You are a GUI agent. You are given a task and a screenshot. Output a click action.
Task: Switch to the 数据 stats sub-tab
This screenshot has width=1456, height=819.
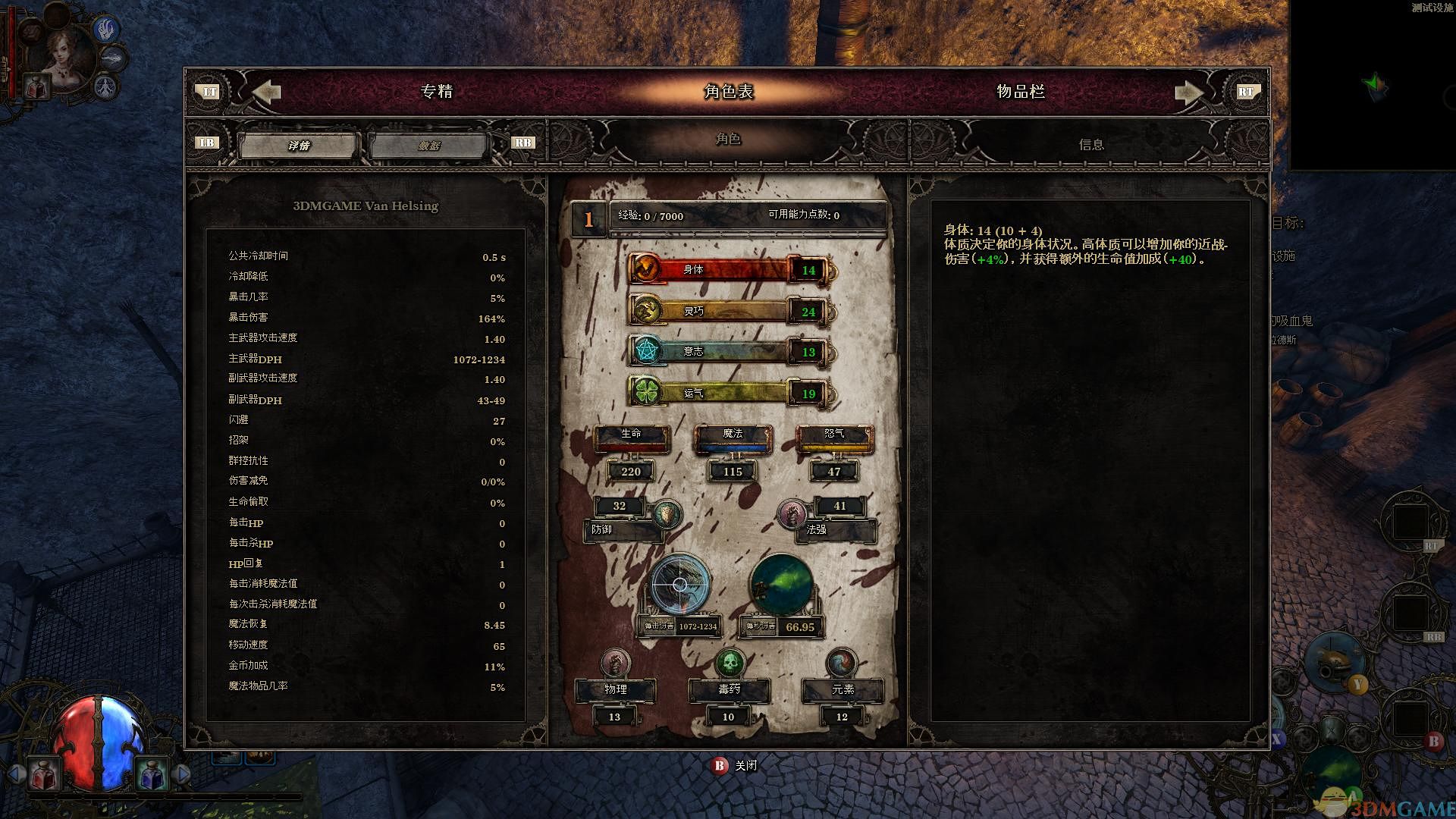[x=429, y=145]
